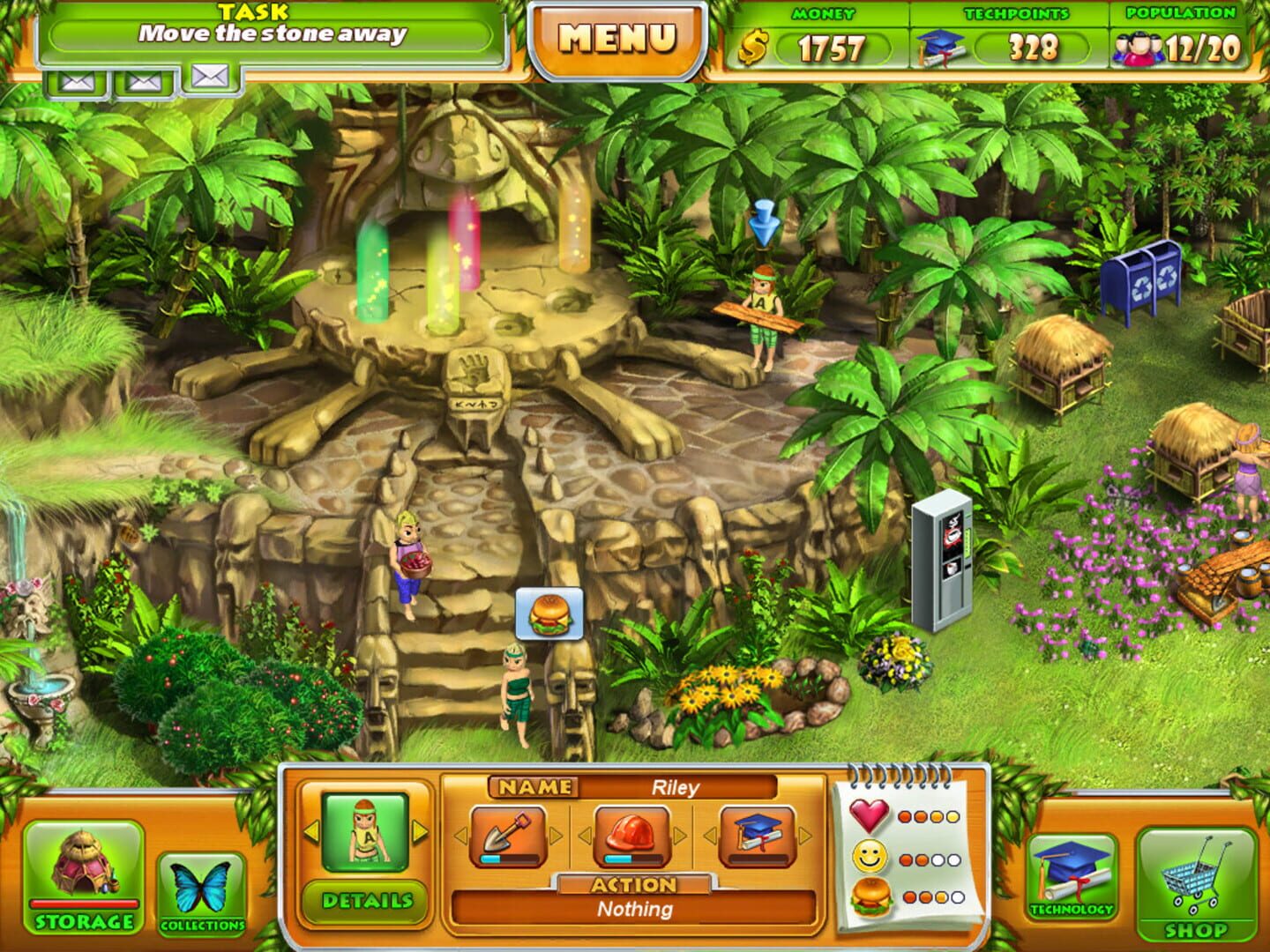Open the Technology tree via graduation cap icon
1270x952 pixels.
(1071, 873)
